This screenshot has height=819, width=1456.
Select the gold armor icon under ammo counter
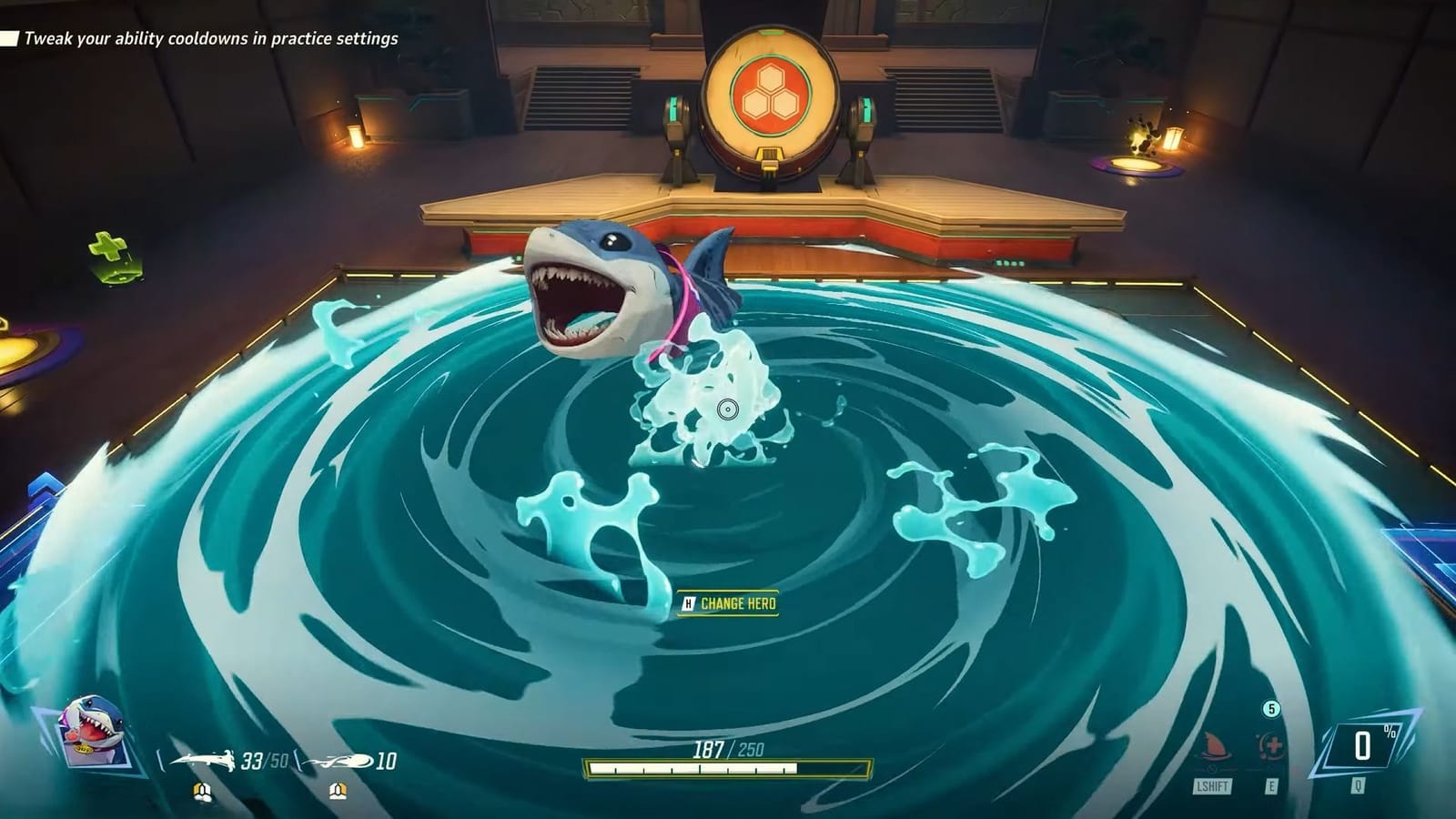pos(202,791)
